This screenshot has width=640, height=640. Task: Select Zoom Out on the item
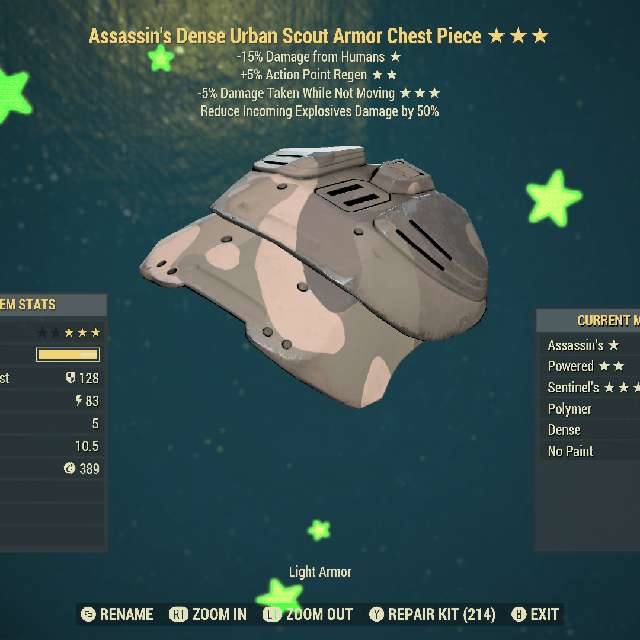coord(307,614)
